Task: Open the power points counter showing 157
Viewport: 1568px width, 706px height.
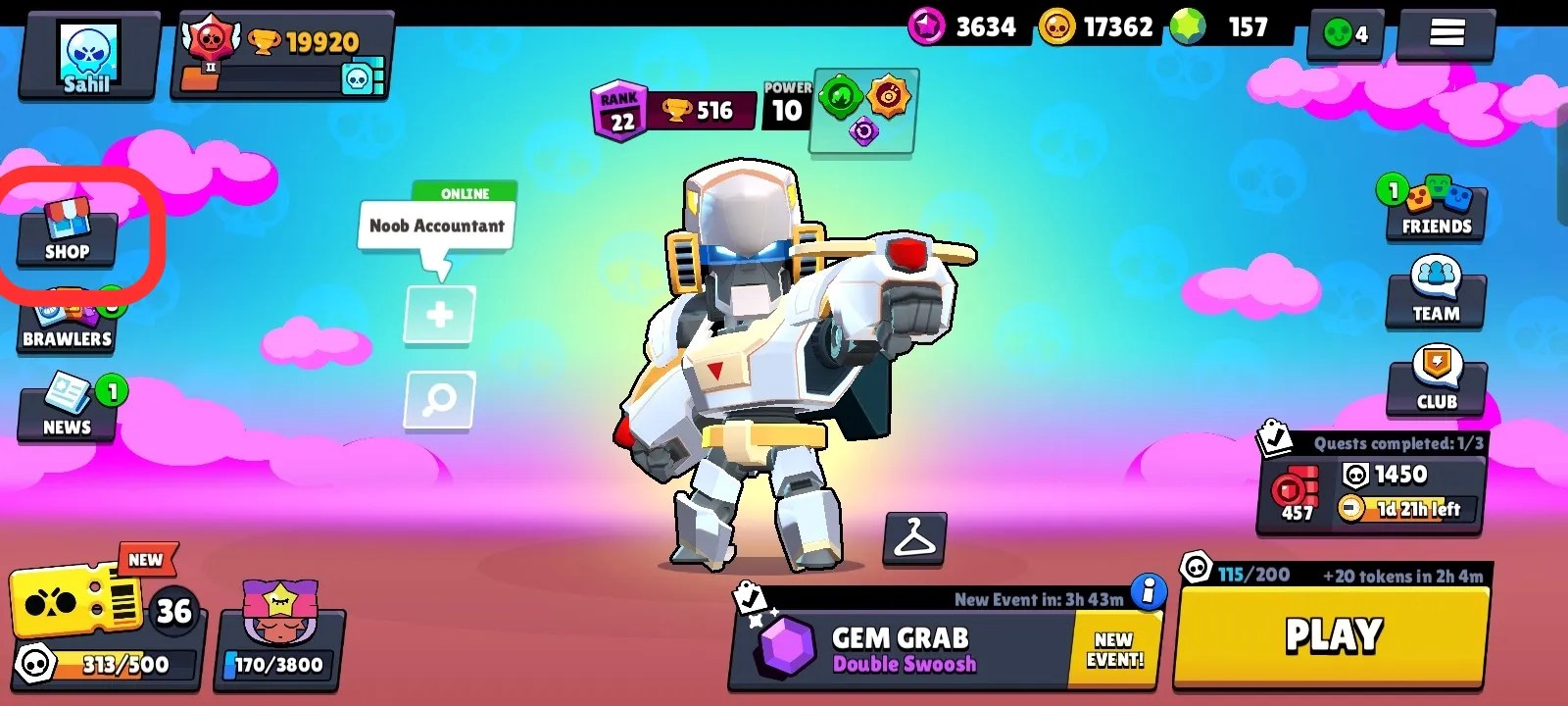Action: click(x=1215, y=27)
